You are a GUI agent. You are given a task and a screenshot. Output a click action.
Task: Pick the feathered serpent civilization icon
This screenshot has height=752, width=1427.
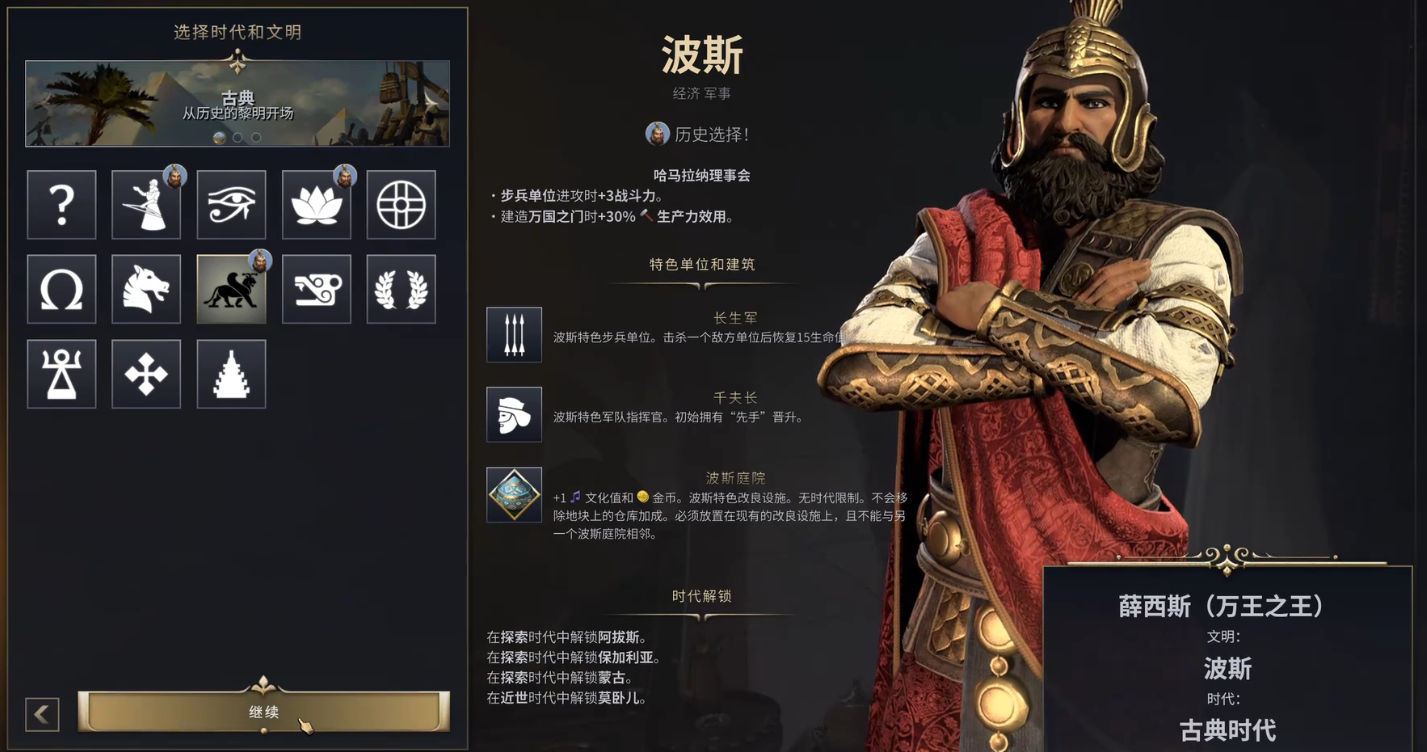[316, 288]
